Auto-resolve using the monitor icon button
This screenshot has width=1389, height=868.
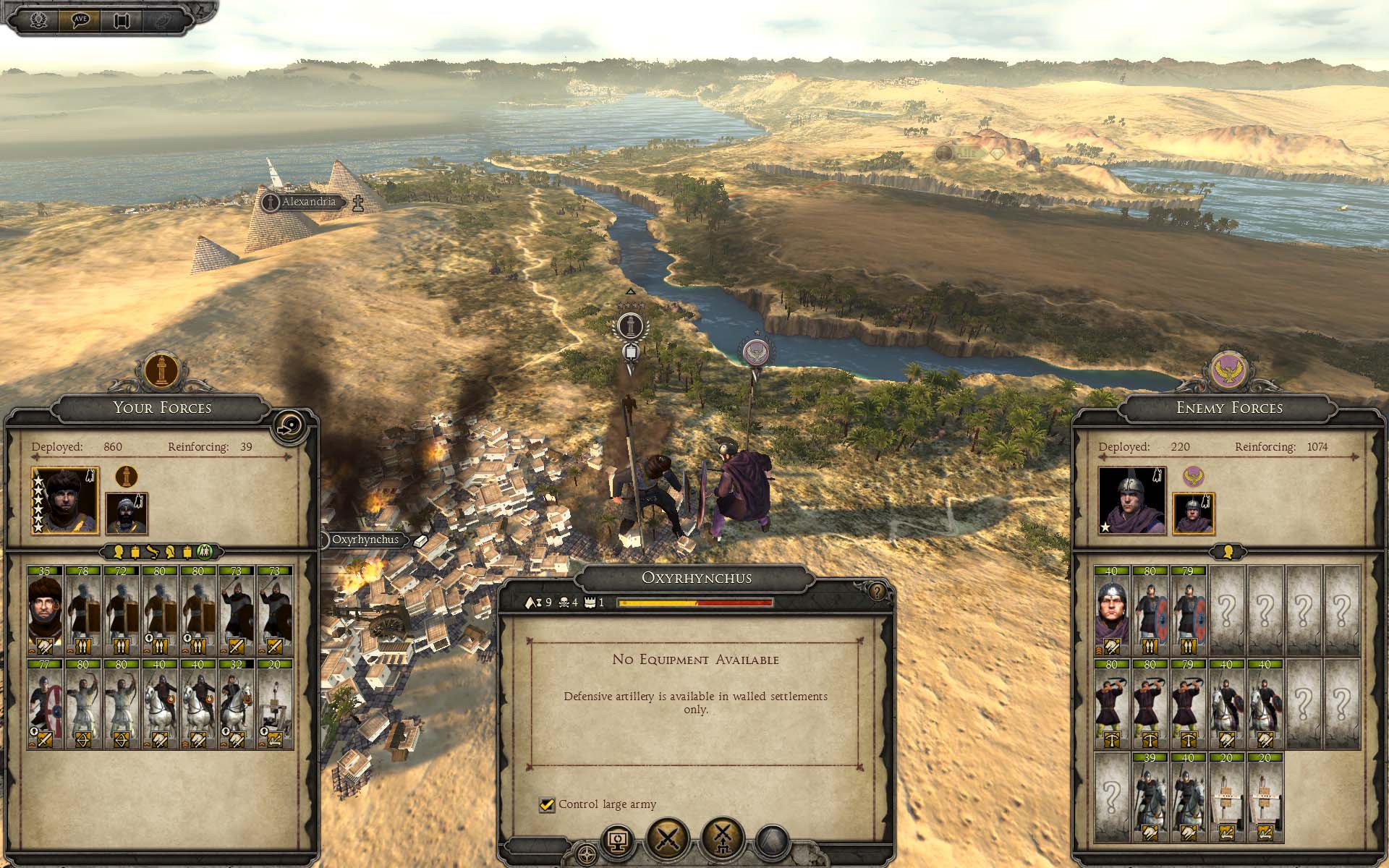pyautogui.click(x=617, y=841)
